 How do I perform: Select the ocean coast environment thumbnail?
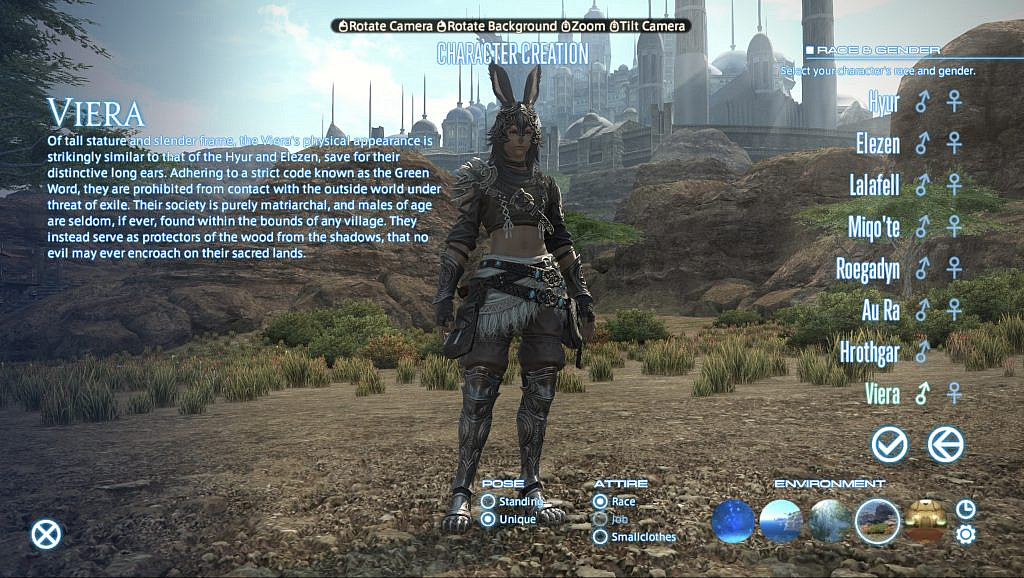click(780, 521)
